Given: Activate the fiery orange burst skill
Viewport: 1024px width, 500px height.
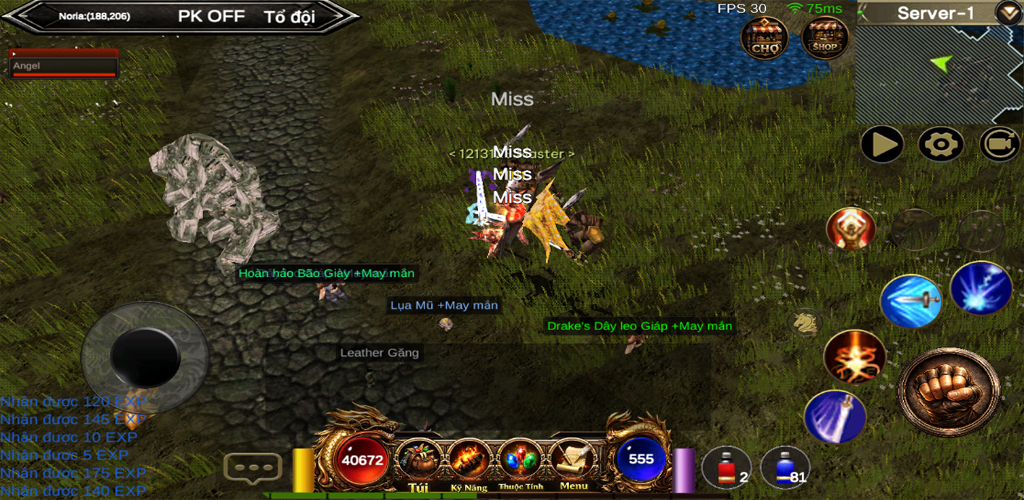Looking at the screenshot, I should (x=855, y=357).
